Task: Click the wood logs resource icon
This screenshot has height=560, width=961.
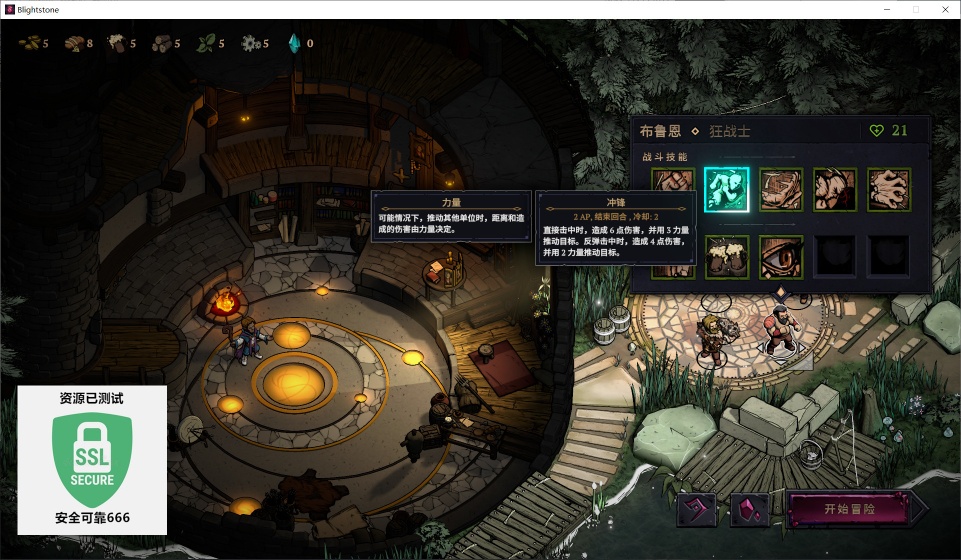Action: click(161, 43)
